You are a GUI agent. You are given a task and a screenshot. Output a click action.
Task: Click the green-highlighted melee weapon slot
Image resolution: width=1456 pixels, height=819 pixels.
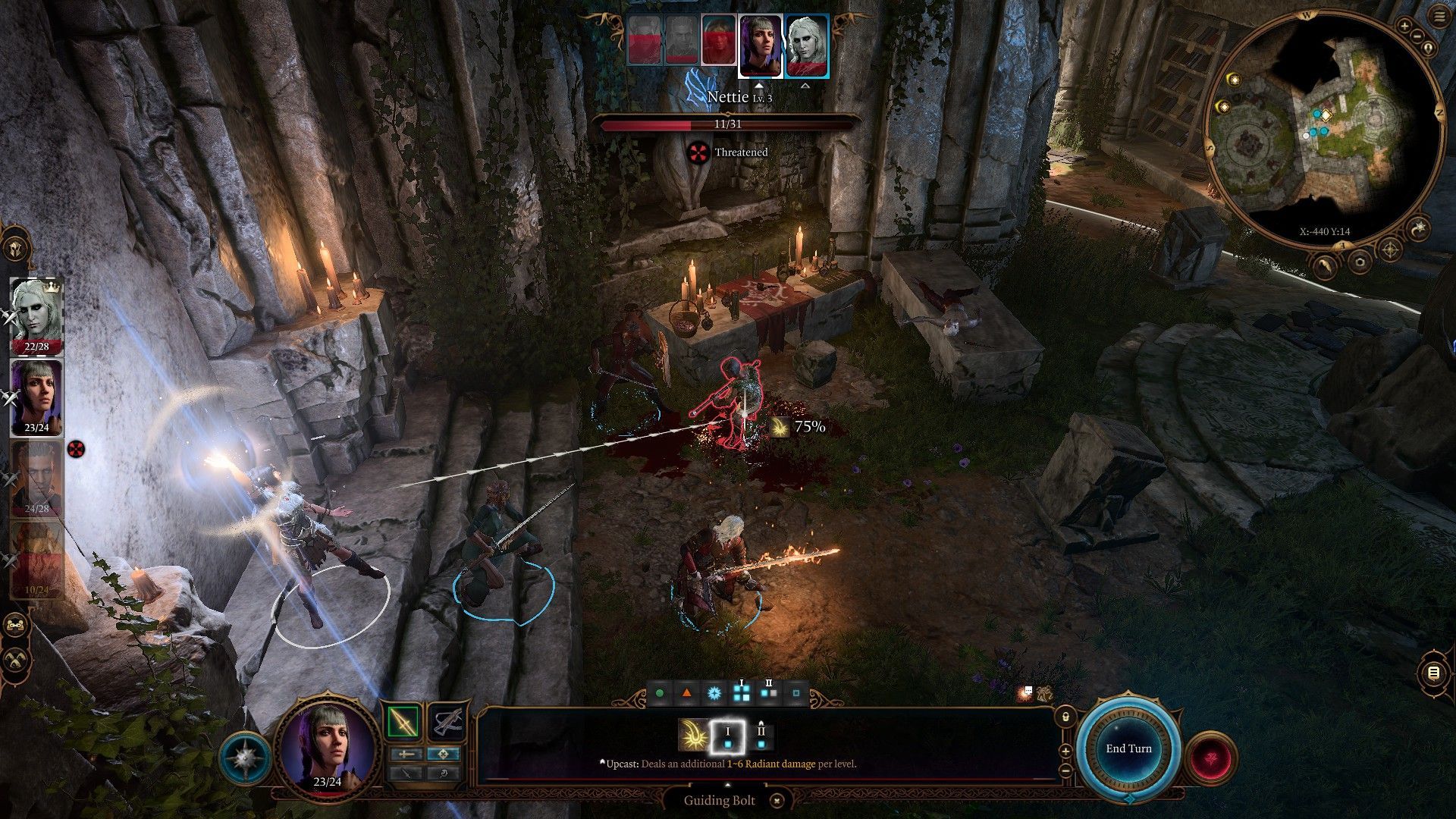[x=403, y=722]
